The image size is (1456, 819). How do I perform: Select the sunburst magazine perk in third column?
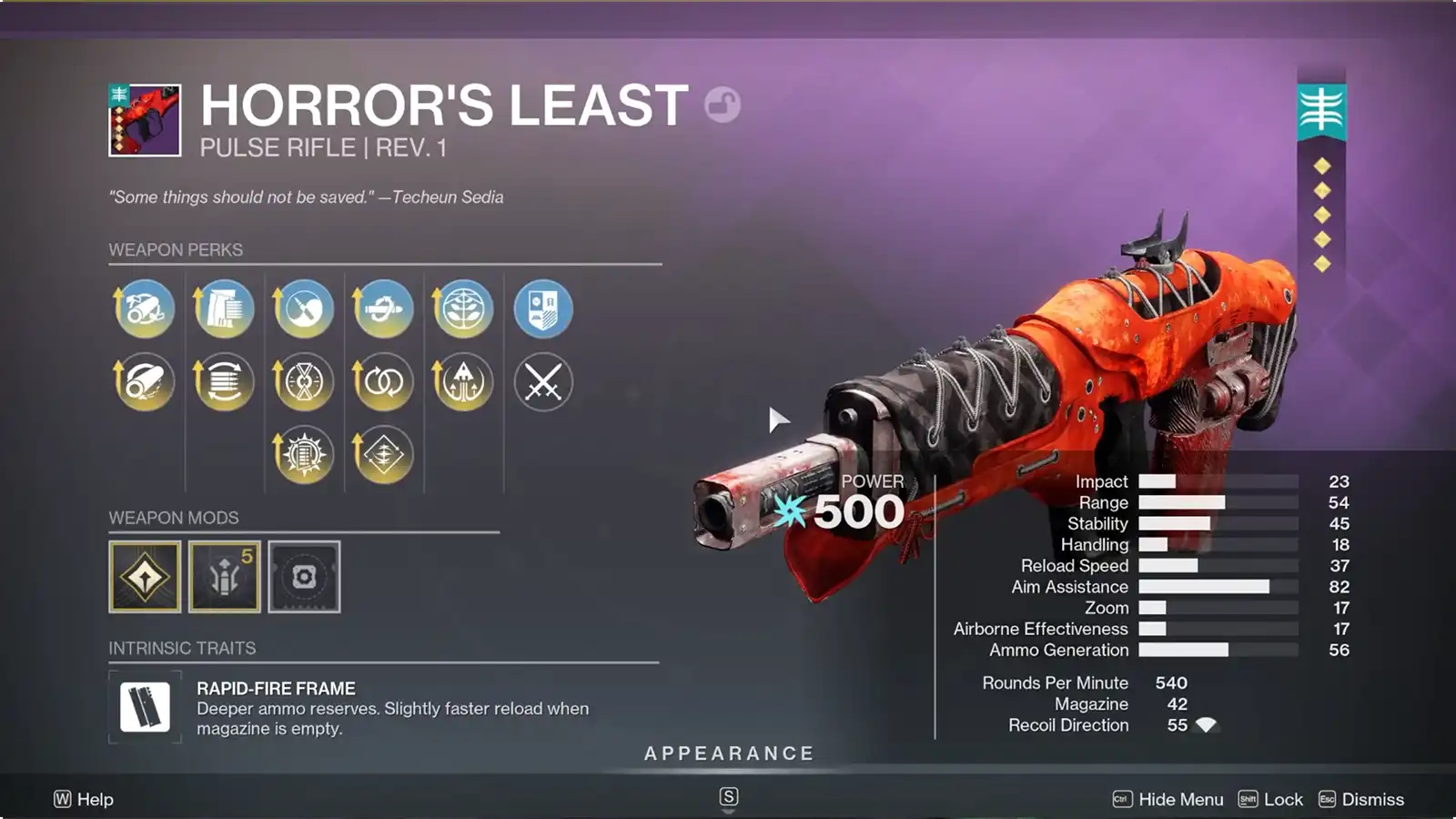point(303,454)
